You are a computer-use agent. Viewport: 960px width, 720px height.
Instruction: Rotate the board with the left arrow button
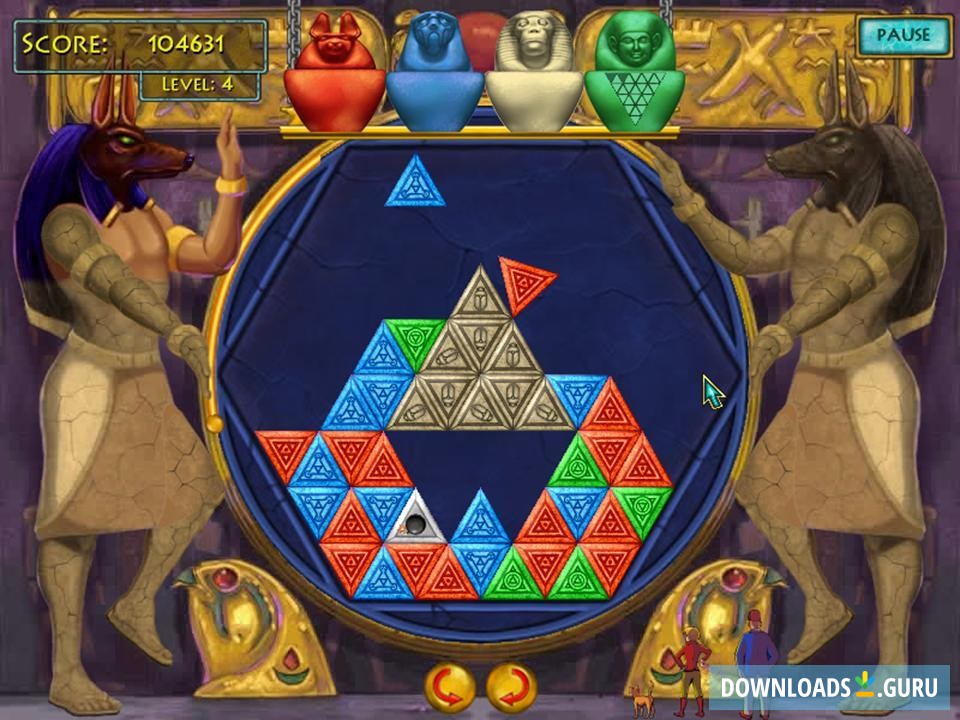[450, 687]
